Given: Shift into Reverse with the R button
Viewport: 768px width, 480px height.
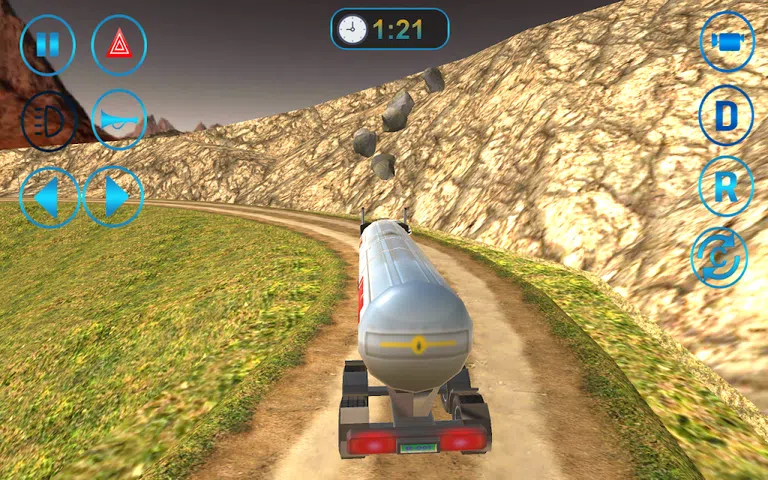Looking at the screenshot, I should pyautogui.click(x=726, y=186).
